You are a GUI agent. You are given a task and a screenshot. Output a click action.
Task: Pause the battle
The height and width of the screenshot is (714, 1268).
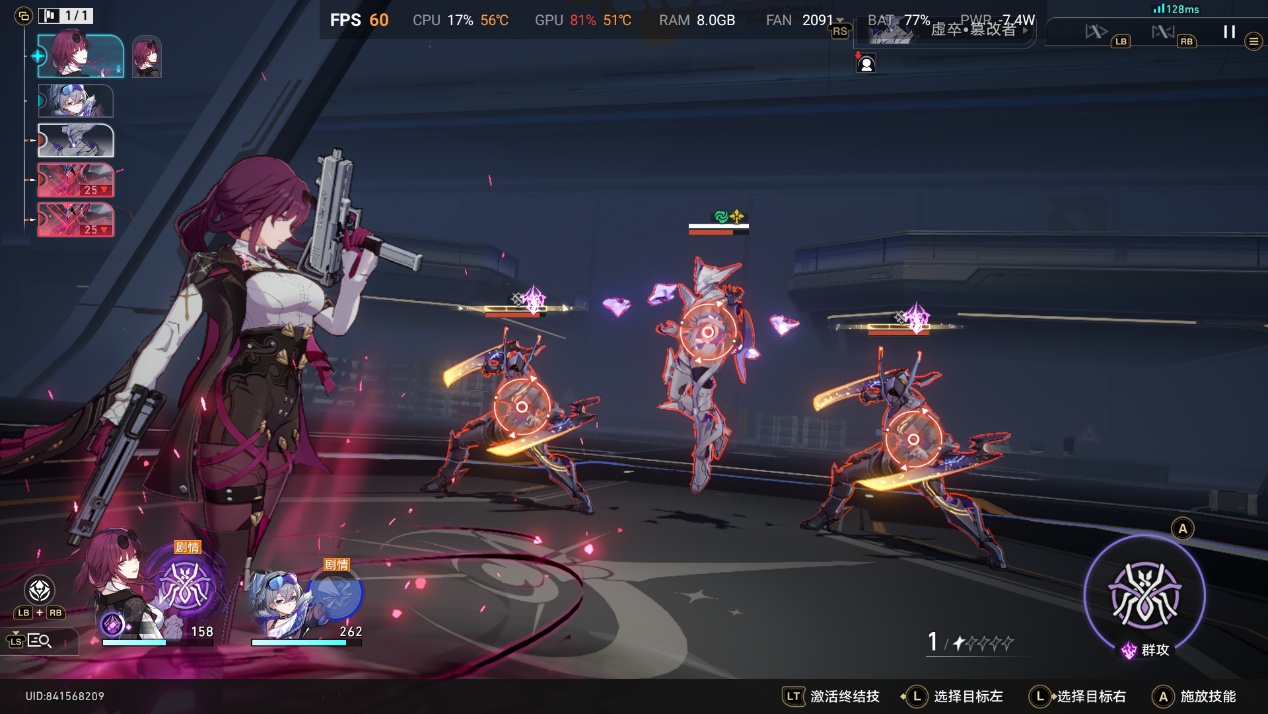(1229, 32)
